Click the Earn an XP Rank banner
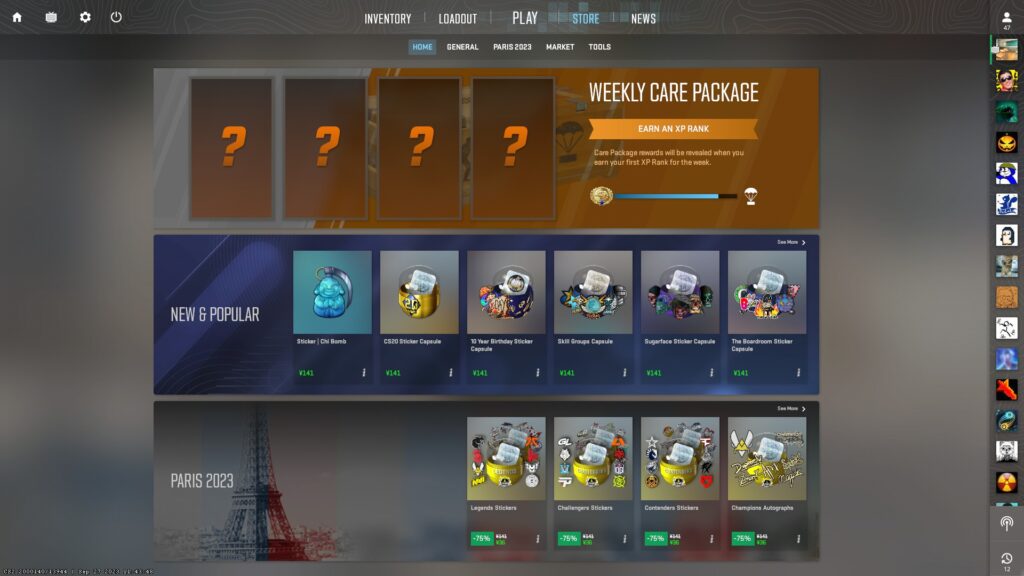Viewport: 1024px width, 576px height. [673, 129]
